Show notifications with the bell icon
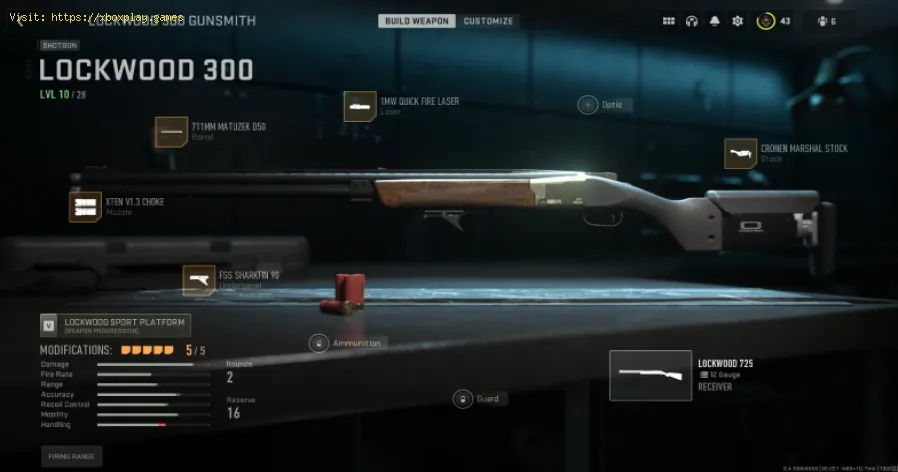 point(715,21)
